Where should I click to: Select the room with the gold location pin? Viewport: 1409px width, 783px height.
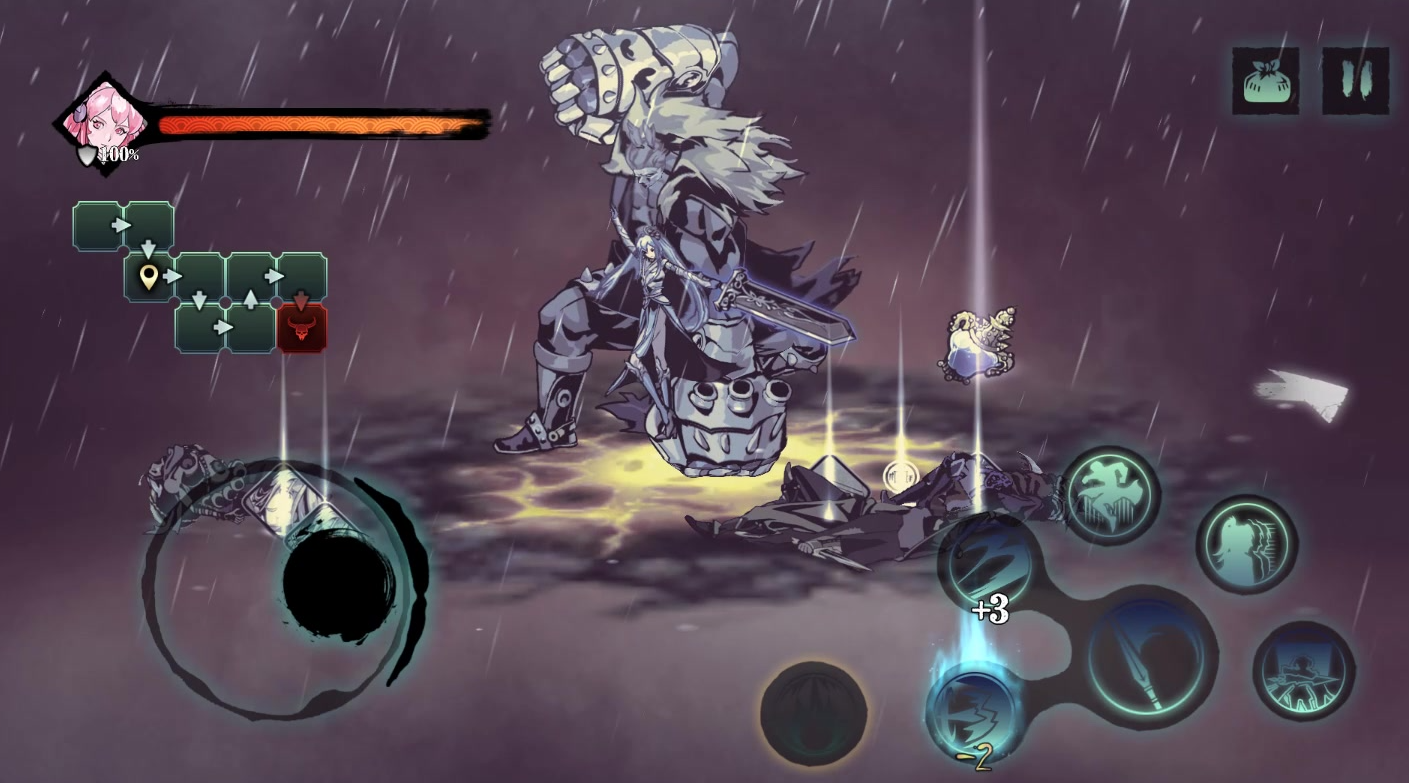(149, 277)
